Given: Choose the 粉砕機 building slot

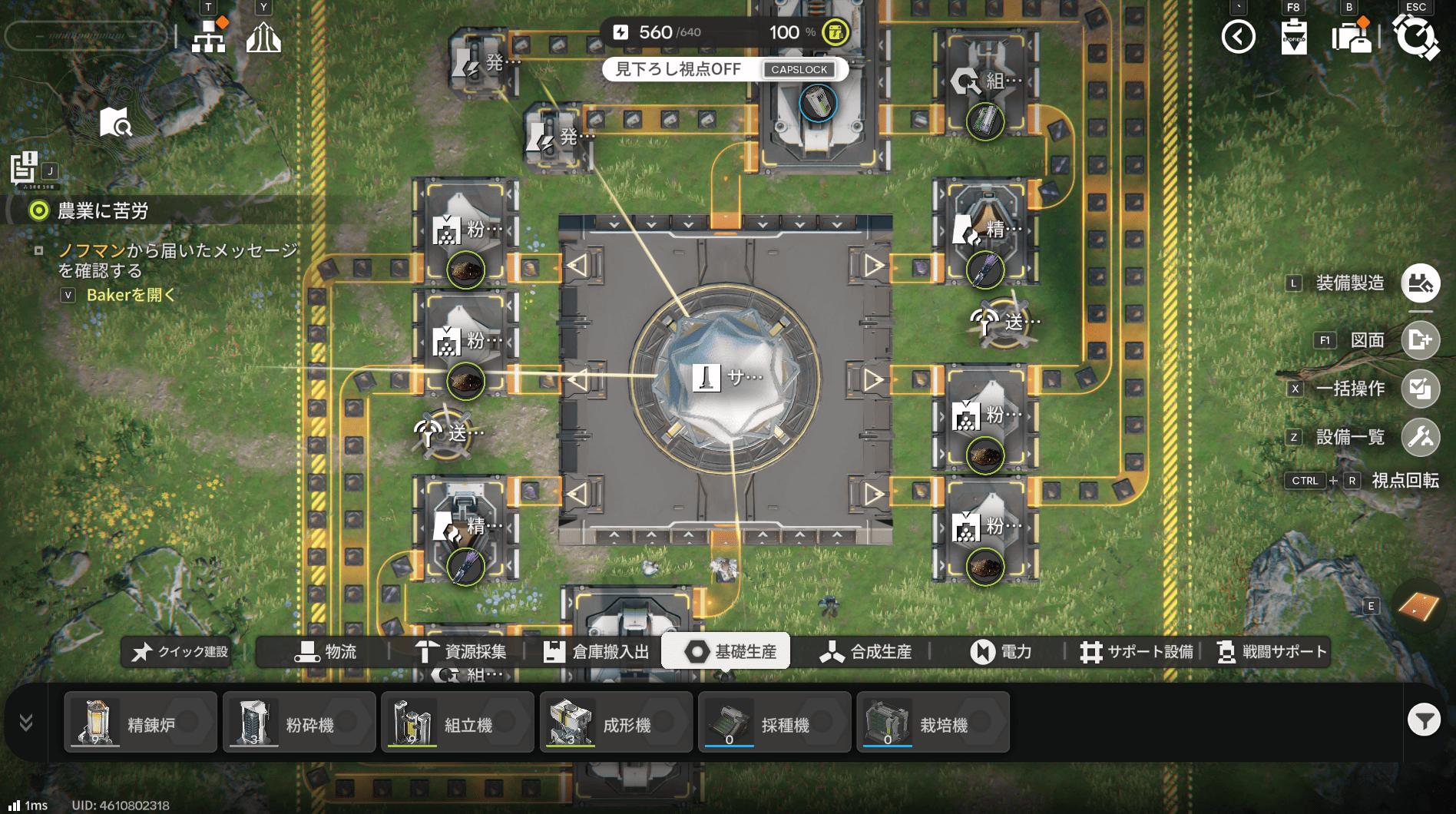Looking at the screenshot, I should [x=299, y=723].
